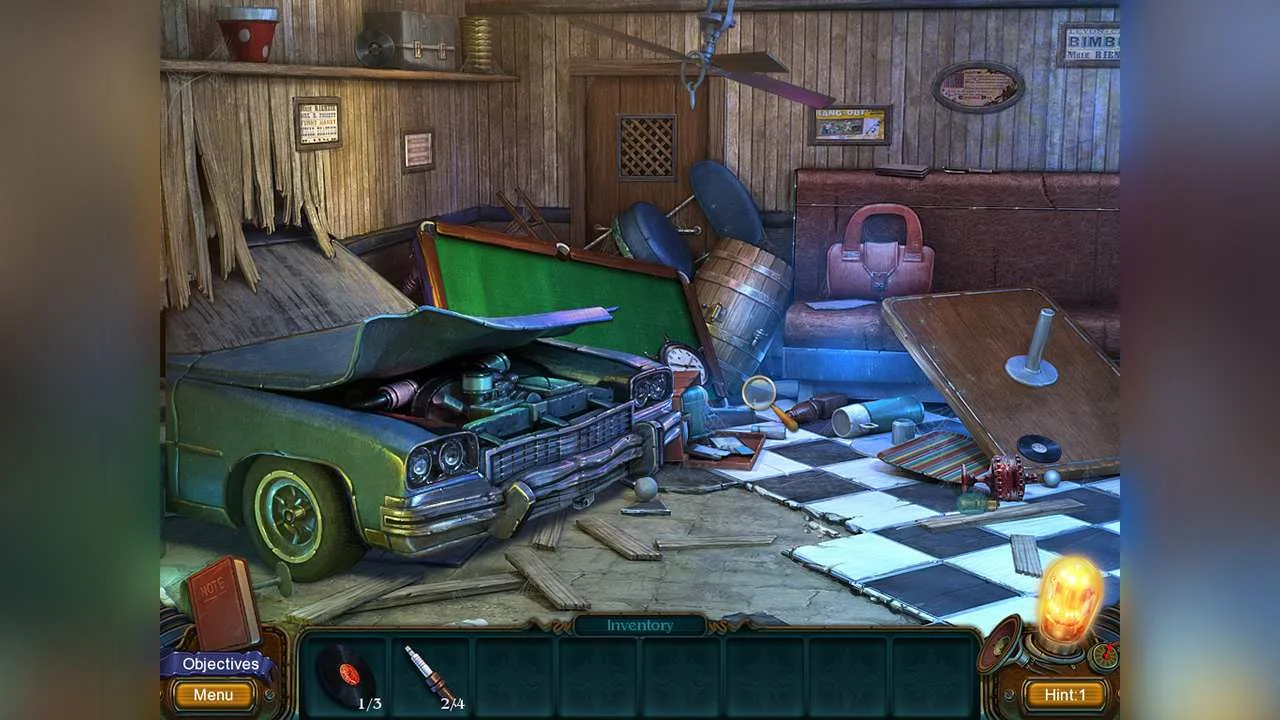This screenshot has height=720, width=1280.
Task: Click the small gear emblem near the Menu button
Action: [x=268, y=696]
